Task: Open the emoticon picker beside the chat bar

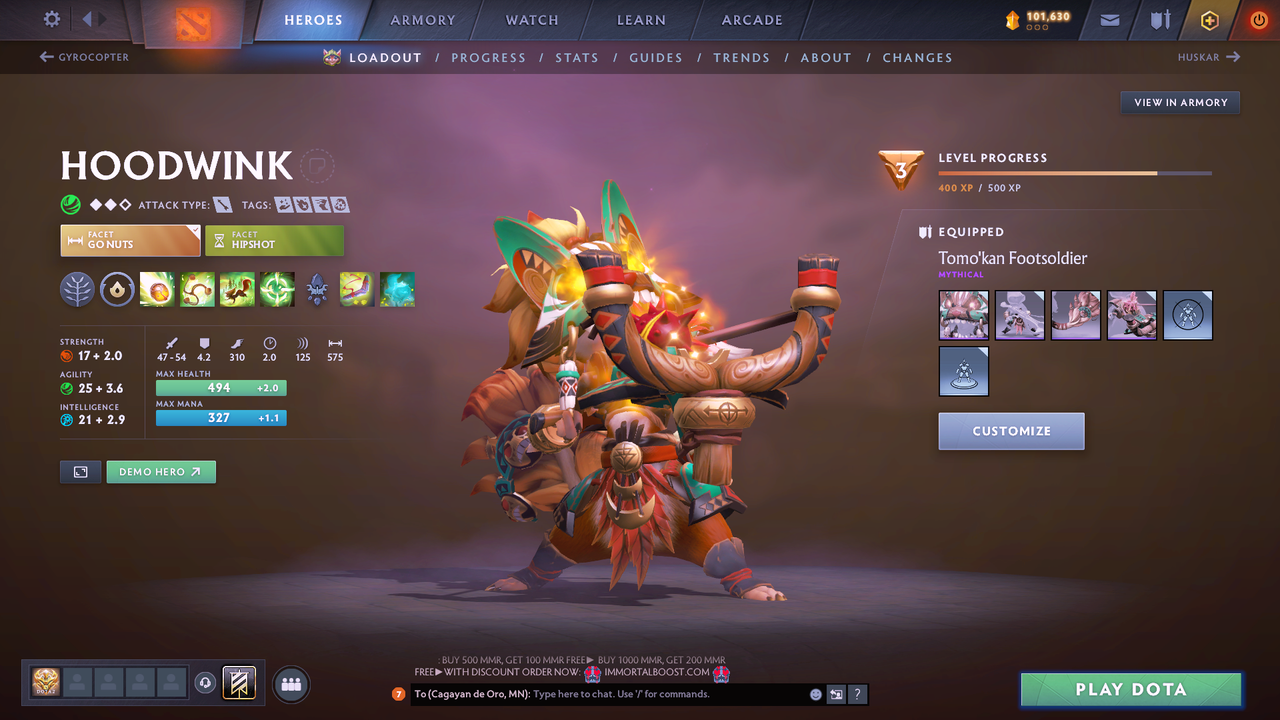Action: (815, 694)
